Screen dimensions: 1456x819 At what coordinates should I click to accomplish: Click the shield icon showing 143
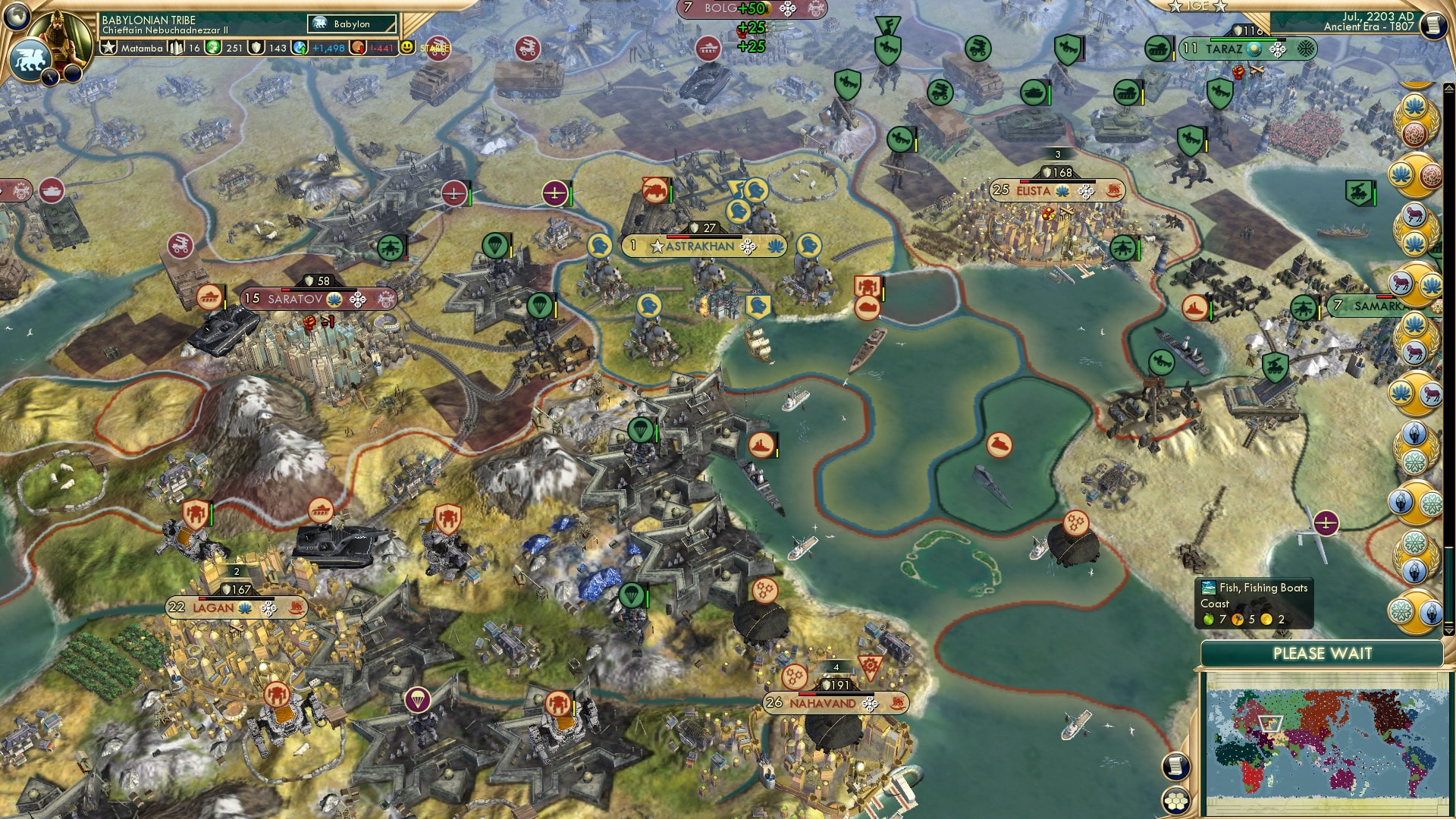[256, 47]
